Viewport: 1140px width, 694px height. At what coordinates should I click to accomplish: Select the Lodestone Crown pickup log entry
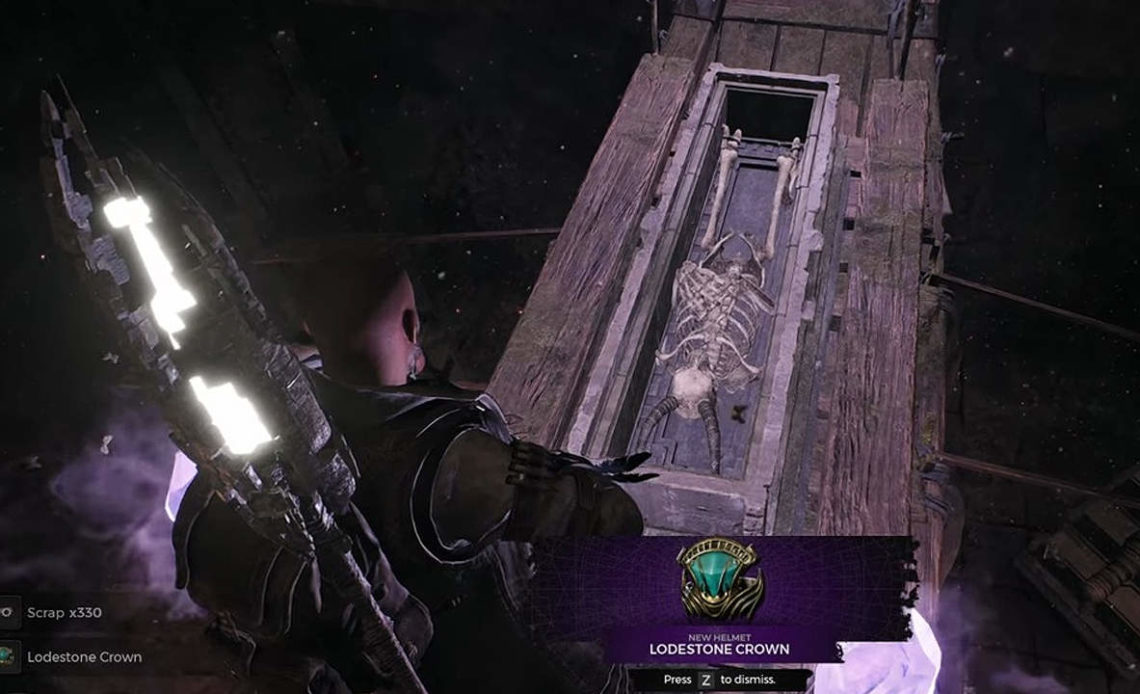84,657
